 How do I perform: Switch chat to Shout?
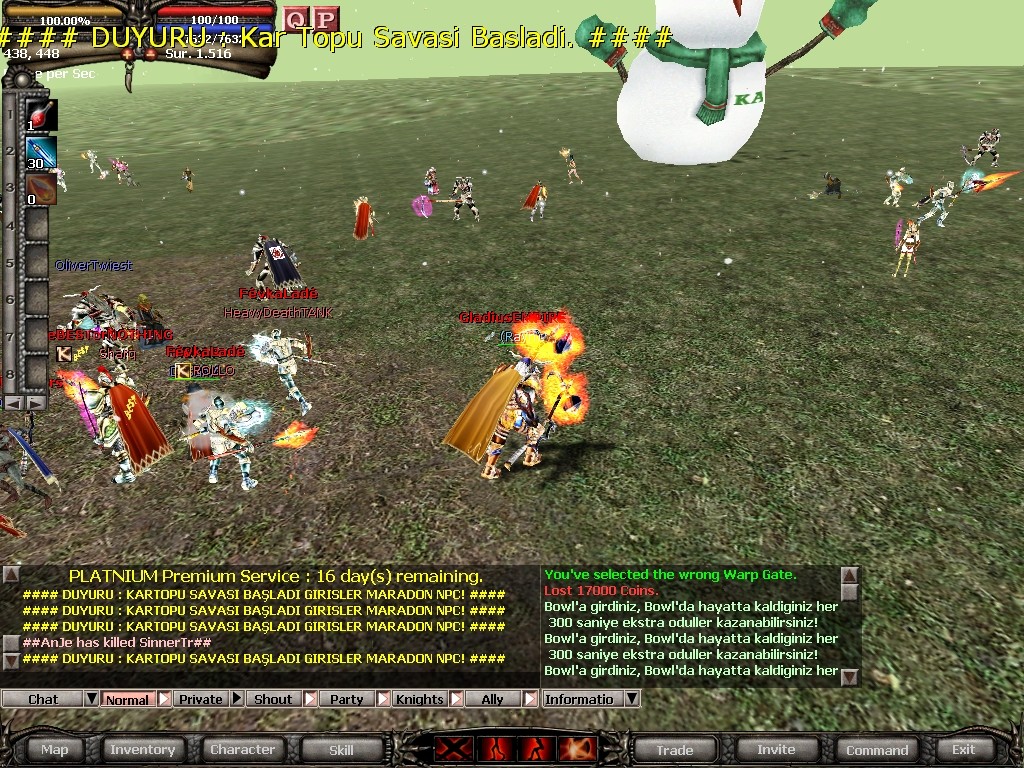(x=273, y=699)
